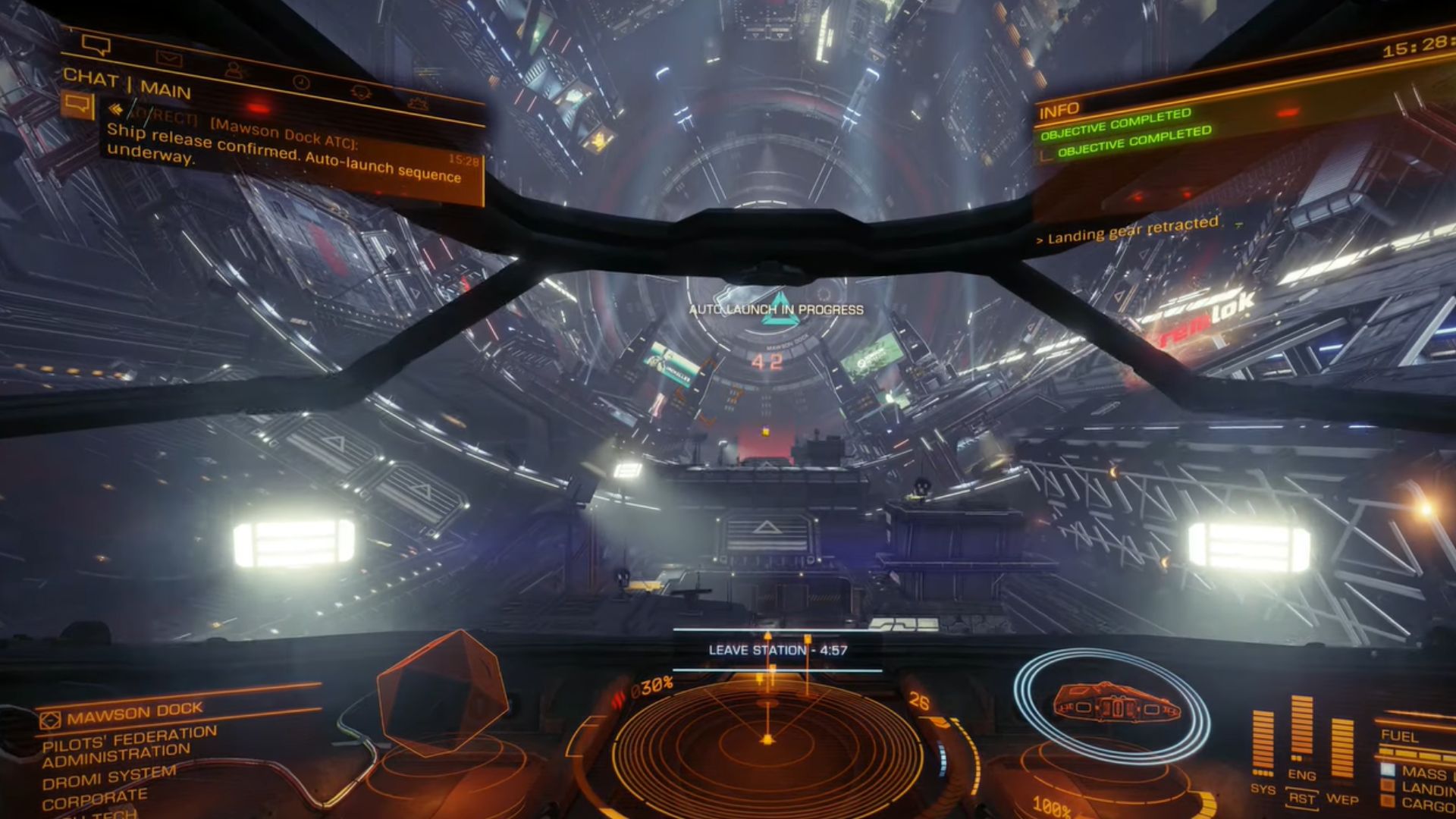This screenshot has height=819, width=1456.
Task: Boost the ENG power pip column
Action: click(x=1301, y=730)
